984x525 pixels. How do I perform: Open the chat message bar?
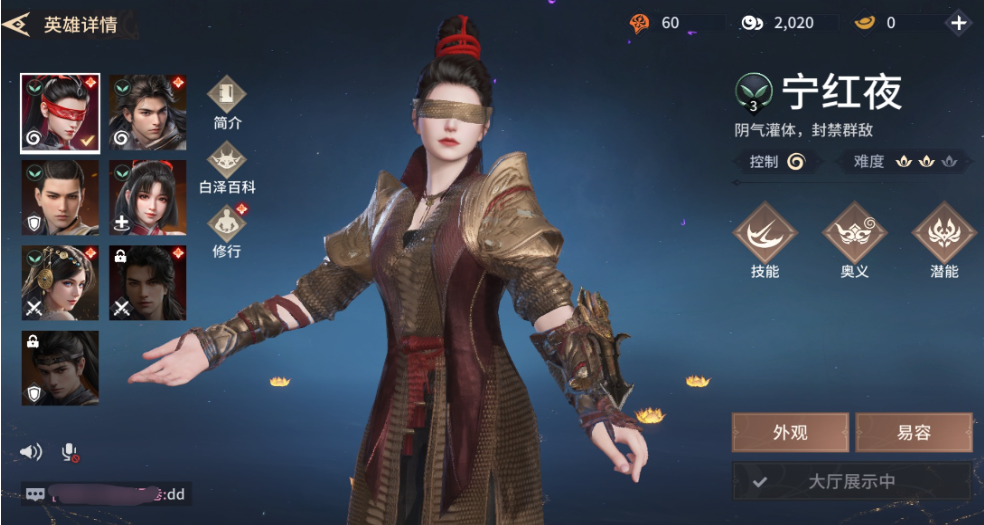(x=105, y=493)
